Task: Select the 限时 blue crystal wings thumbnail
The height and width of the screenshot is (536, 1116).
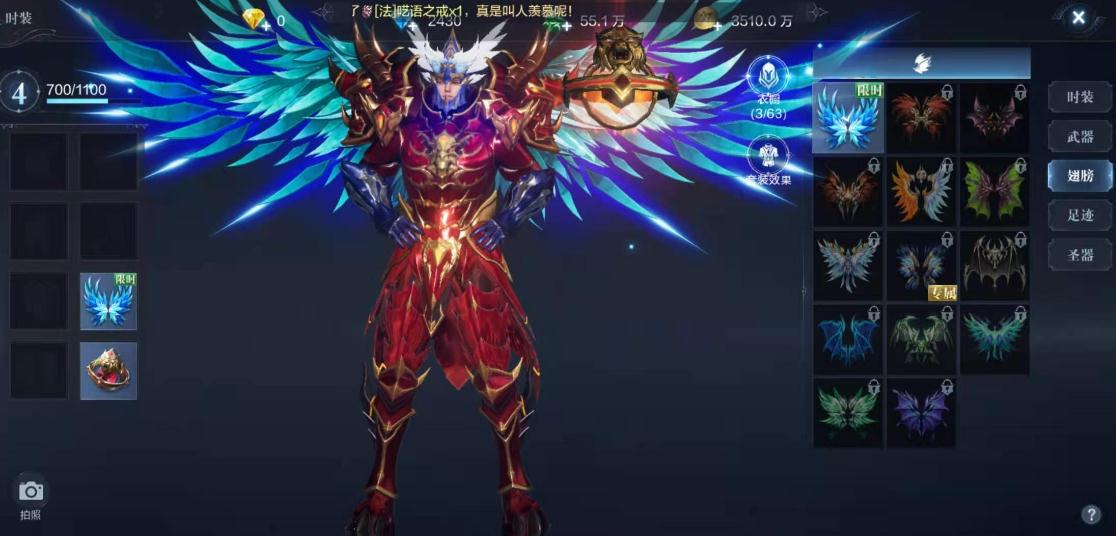Action: coord(848,118)
